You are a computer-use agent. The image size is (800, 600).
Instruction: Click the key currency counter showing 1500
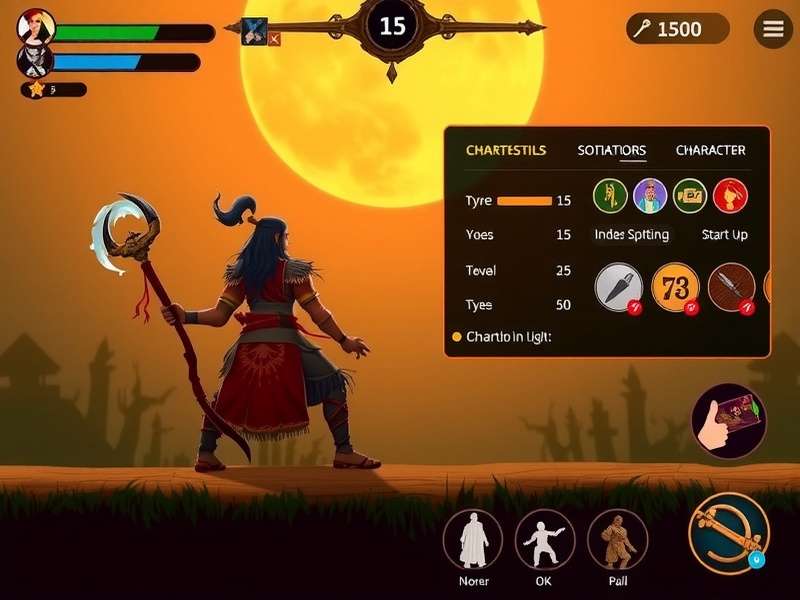click(x=679, y=29)
